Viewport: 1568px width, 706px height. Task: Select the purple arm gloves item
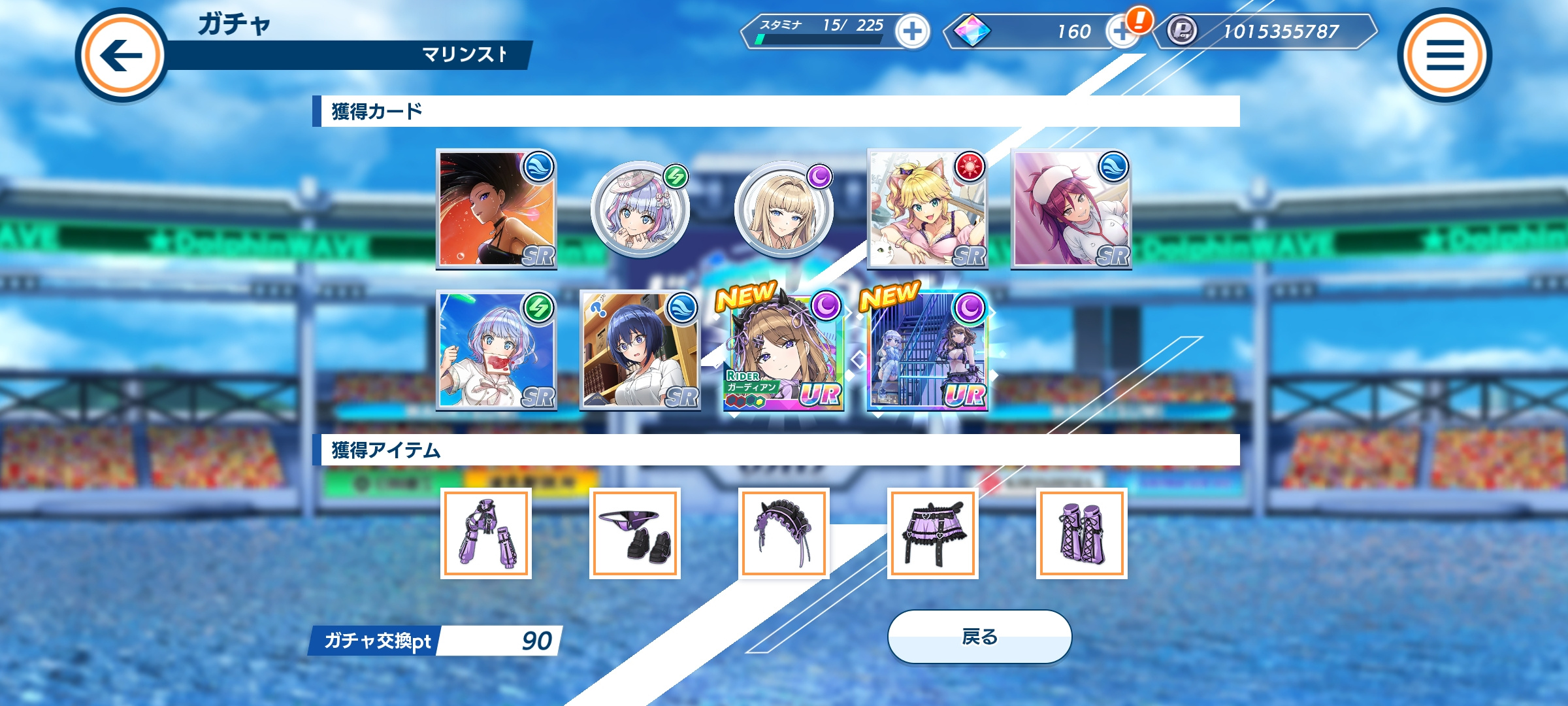[x=486, y=533]
